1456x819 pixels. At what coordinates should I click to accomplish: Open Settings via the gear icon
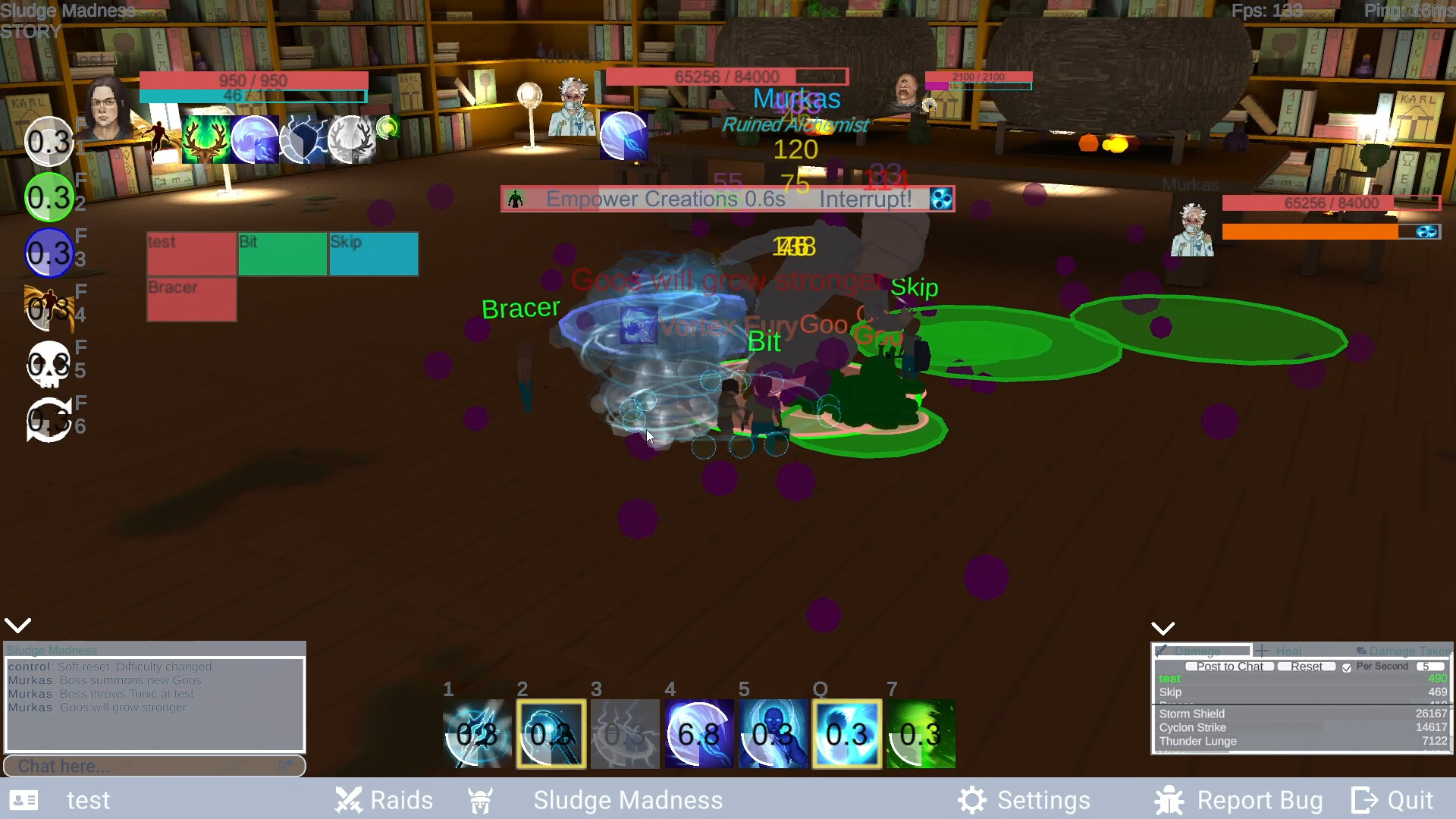pyautogui.click(x=972, y=799)
